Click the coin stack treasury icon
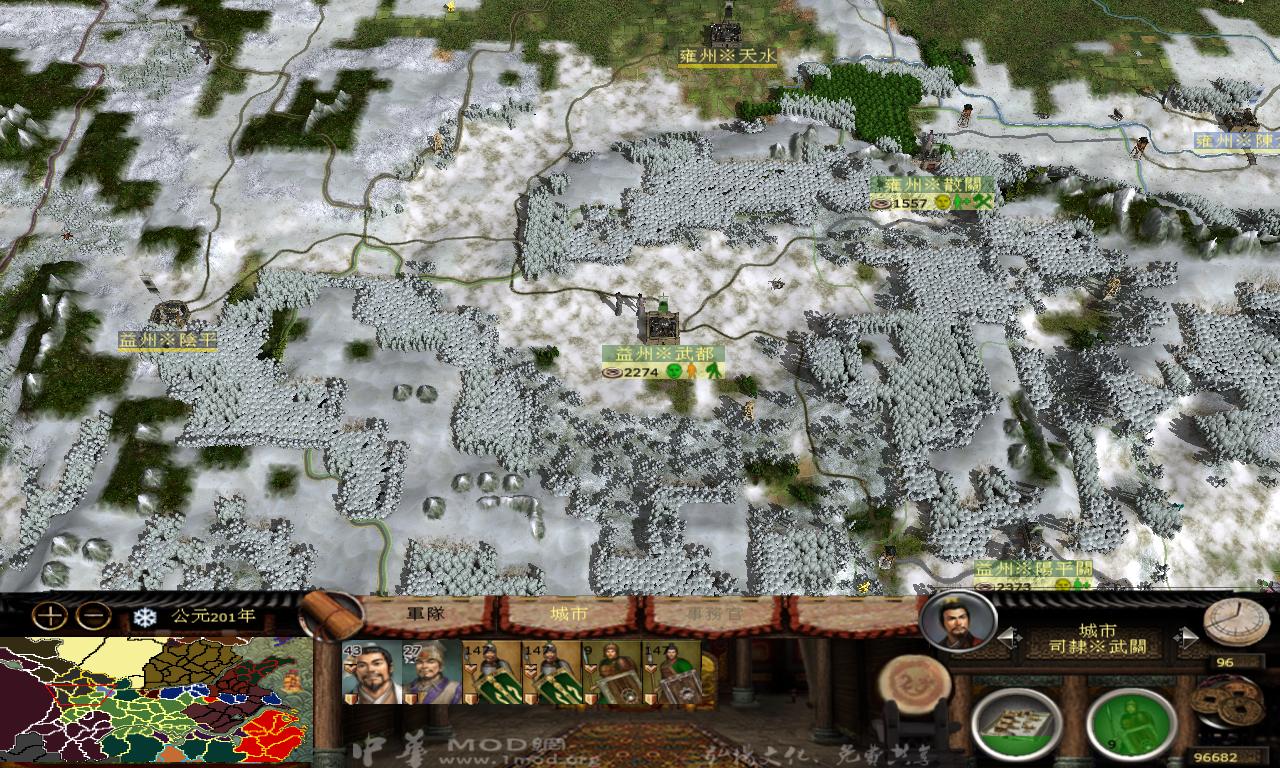Image resolution: width=1280 pixels, height=768 pixels. (x=1227, y=704)
